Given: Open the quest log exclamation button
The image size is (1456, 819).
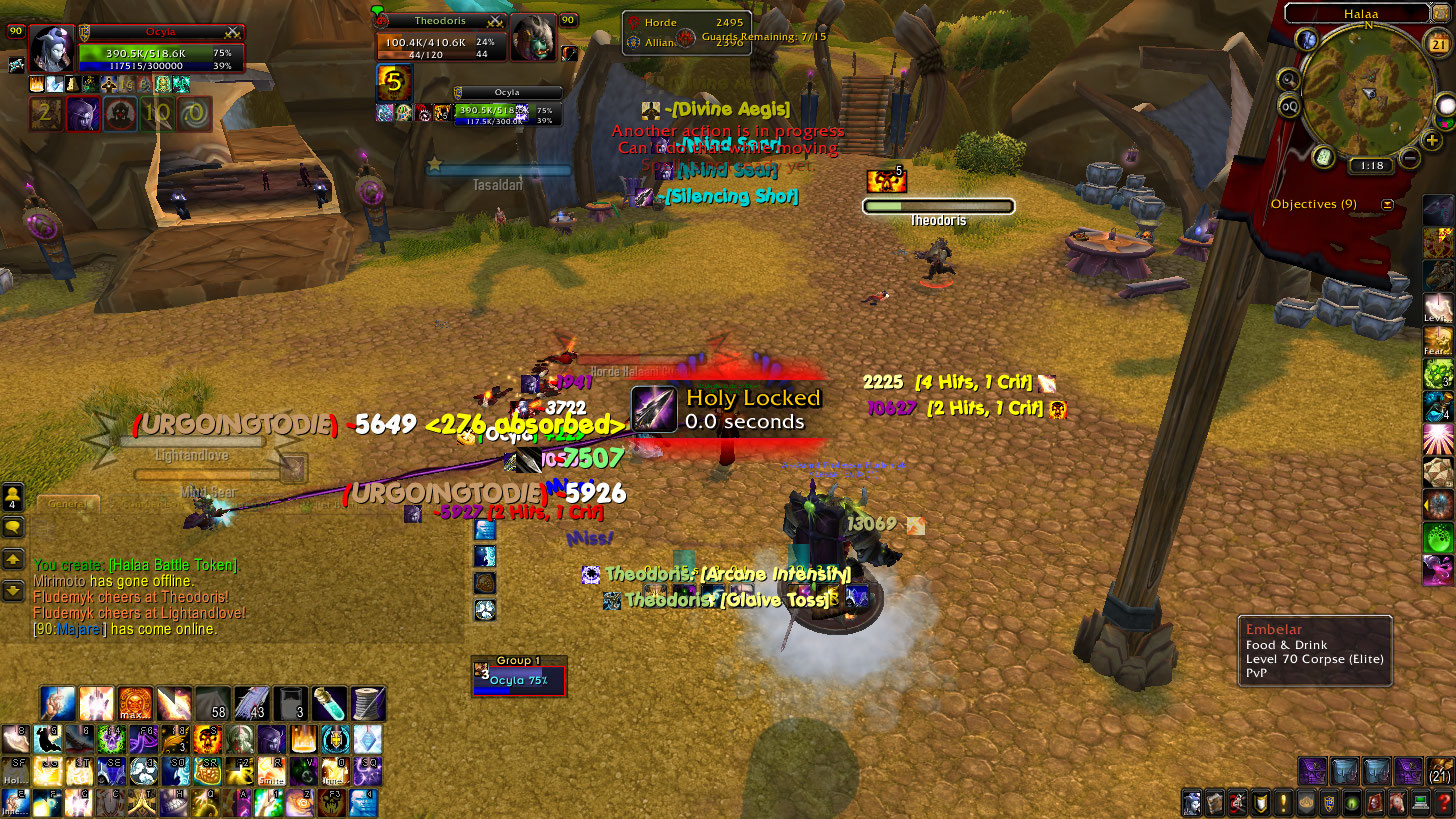Looking at the screenshot, I should click(1282, 802).
